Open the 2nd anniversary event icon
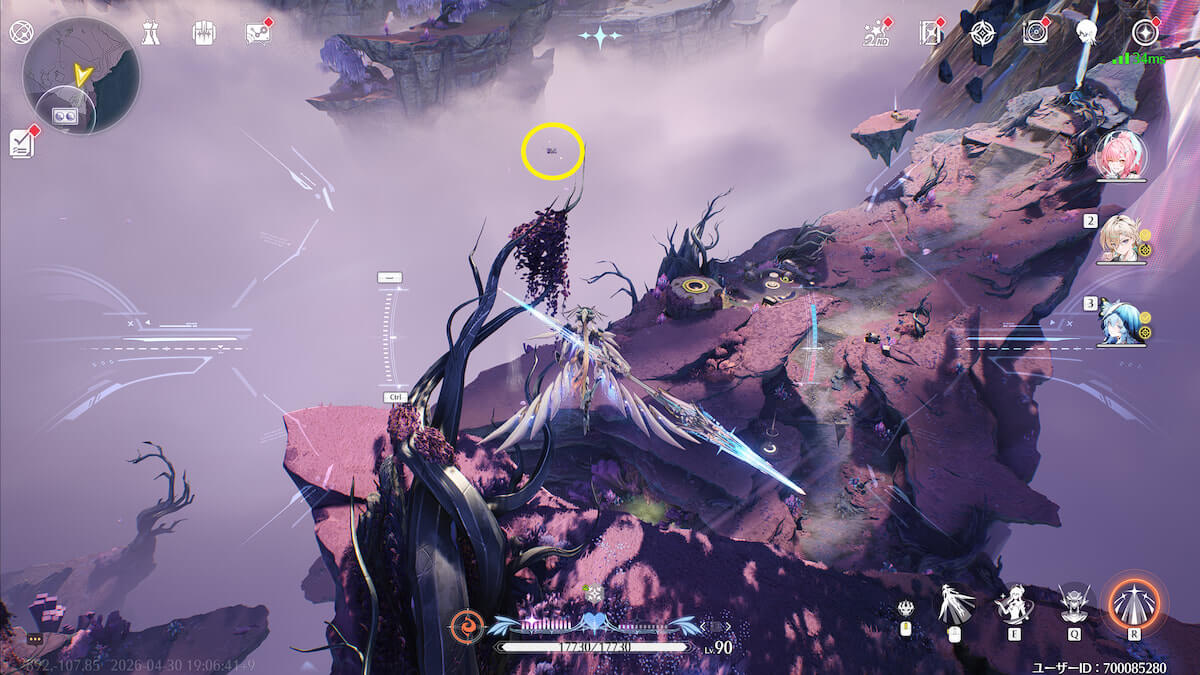Viewport: 1200px width, 675px height. pyautogui.click(x=875, y=34)
